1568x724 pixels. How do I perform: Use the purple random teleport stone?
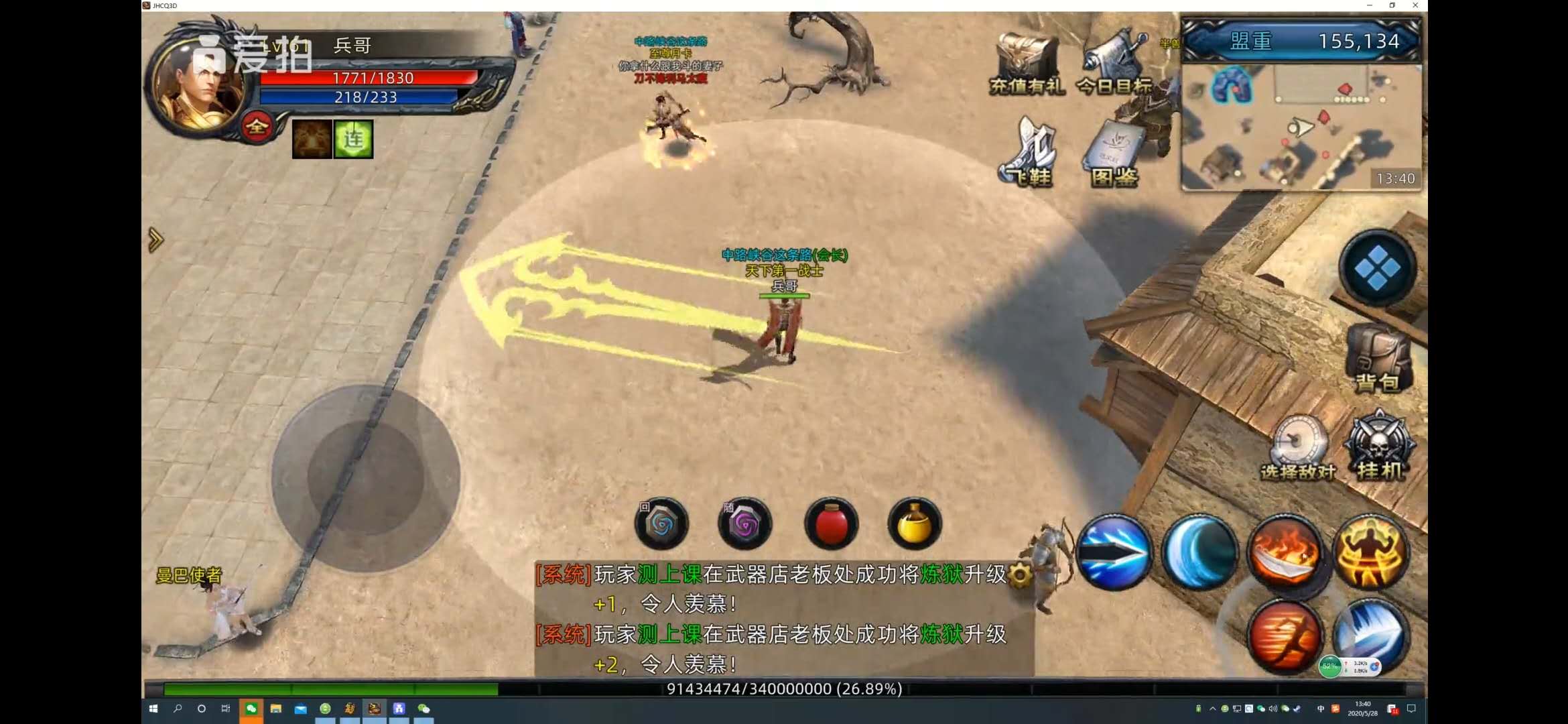[x=744, y=524]
